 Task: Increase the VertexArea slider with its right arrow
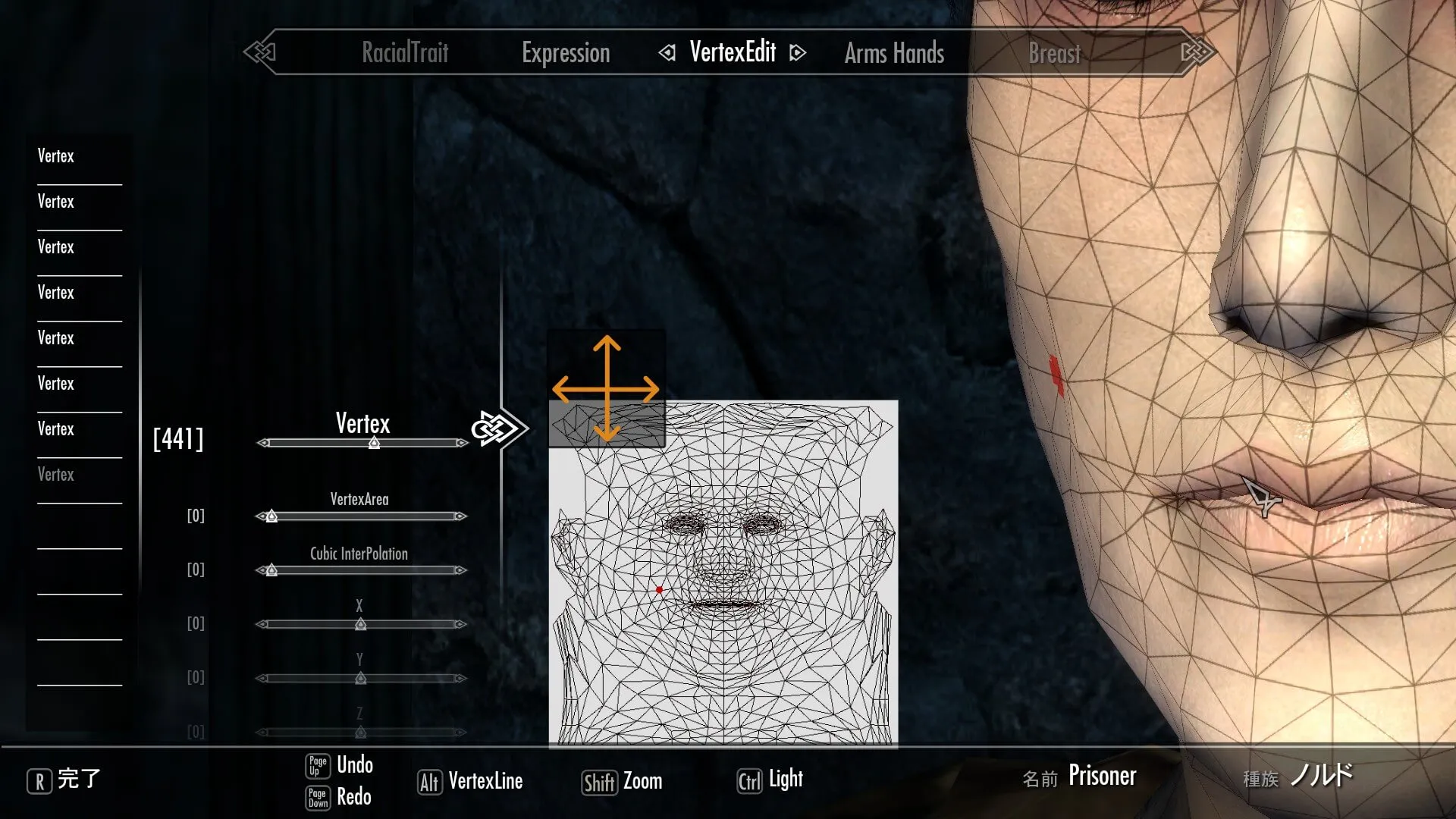click(460, 516)
